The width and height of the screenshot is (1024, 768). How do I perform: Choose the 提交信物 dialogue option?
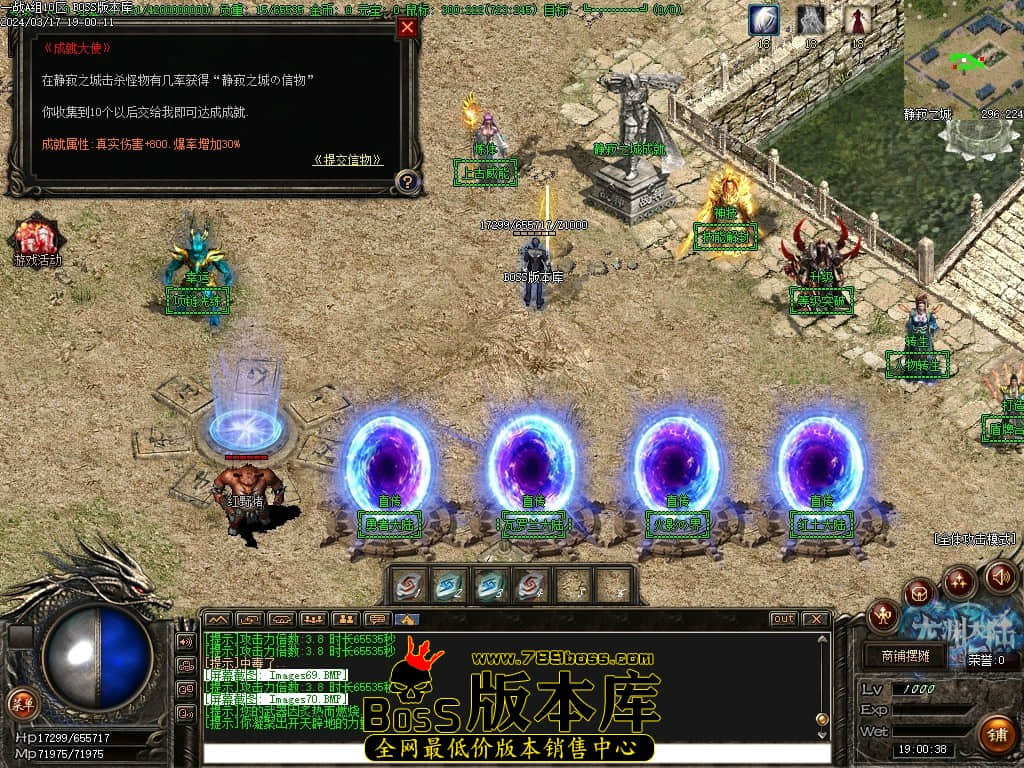pyautogui.click(x=347, y=160)
